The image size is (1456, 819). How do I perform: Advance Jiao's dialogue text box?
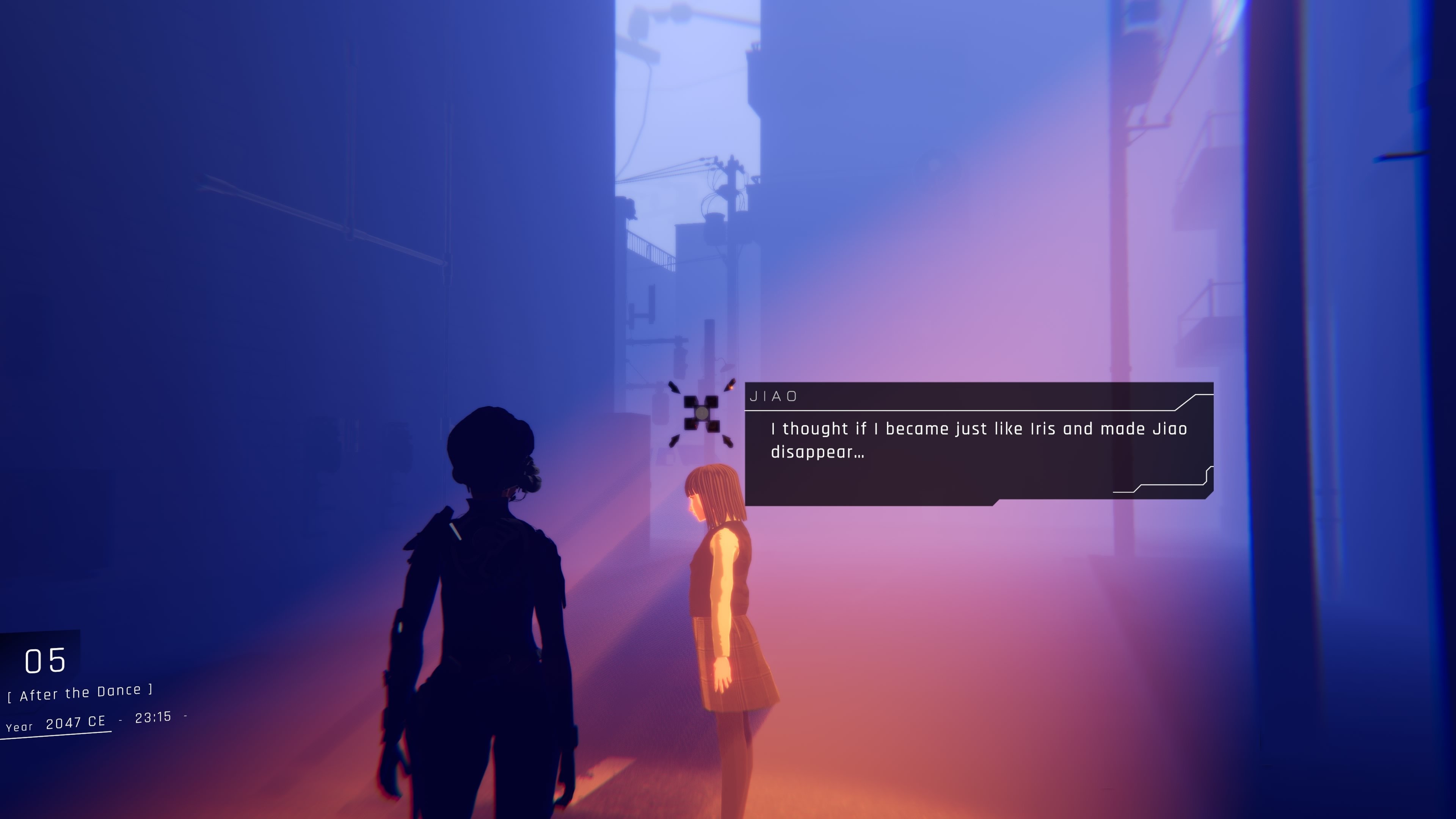coord(978,441)
